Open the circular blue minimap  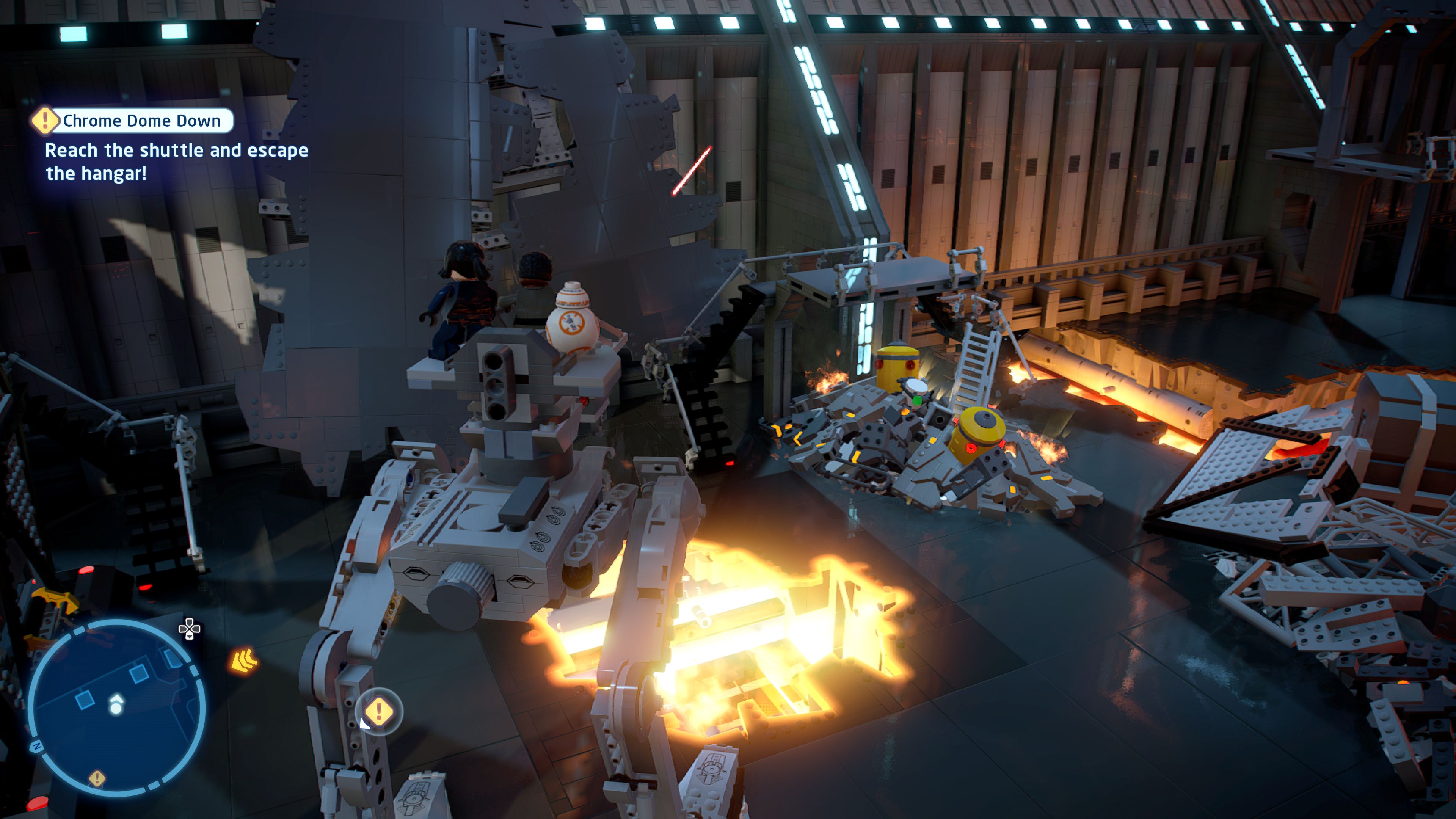(x=116, y=707)
